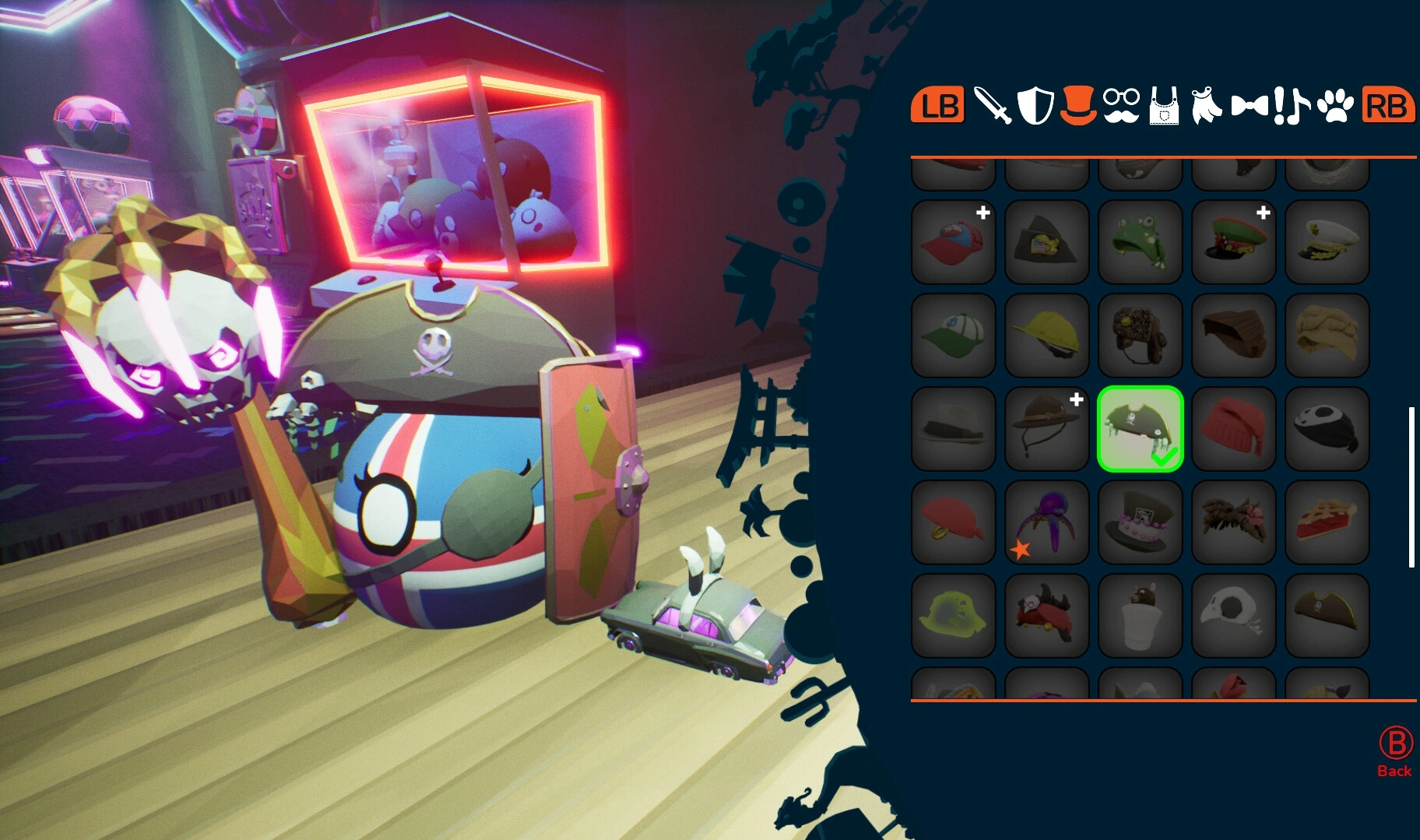Open the music note category tab
The width and height of the screenshot is (1420, 840).
click(1291, 106)
